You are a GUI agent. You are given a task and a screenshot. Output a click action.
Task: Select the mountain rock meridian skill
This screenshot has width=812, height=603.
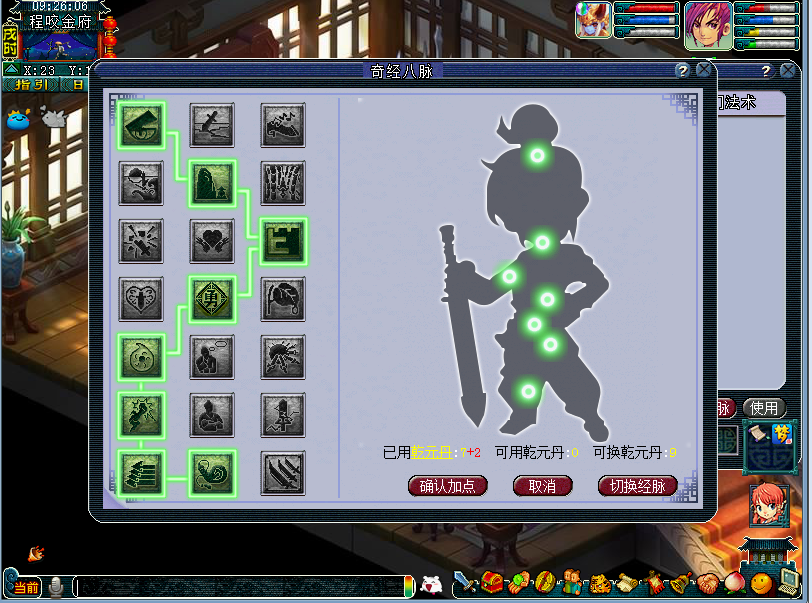[x=212, y=182]
